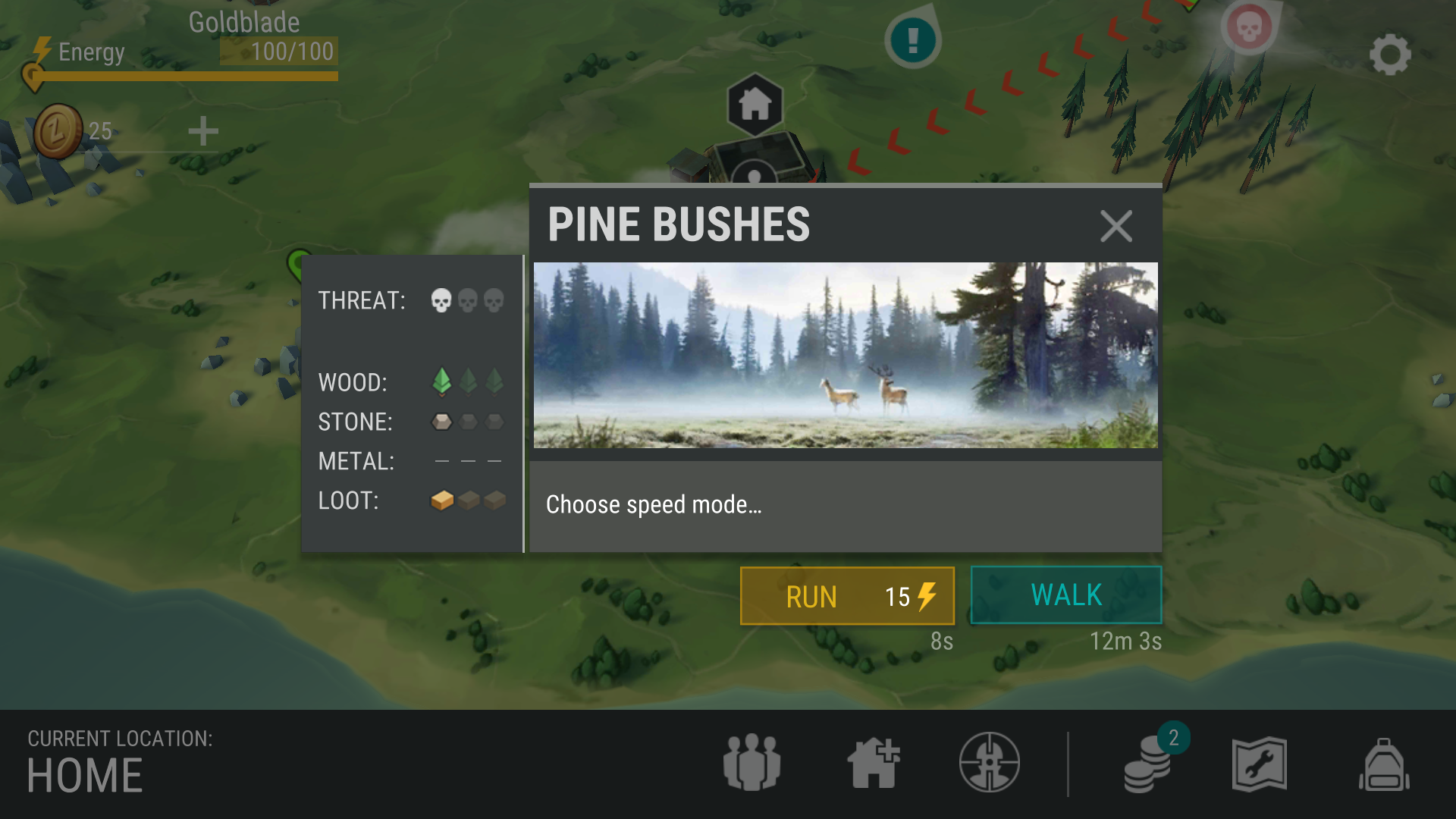Open the crosshair target menu

pos(989,762)
